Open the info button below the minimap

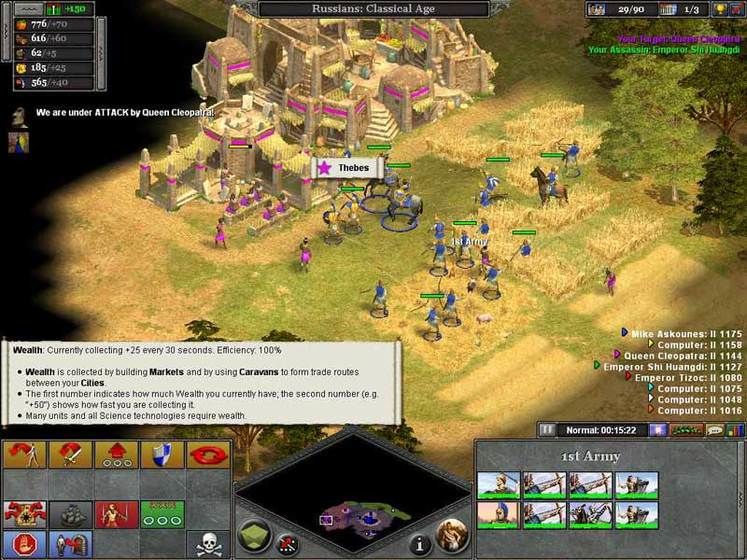coord(421,545)
